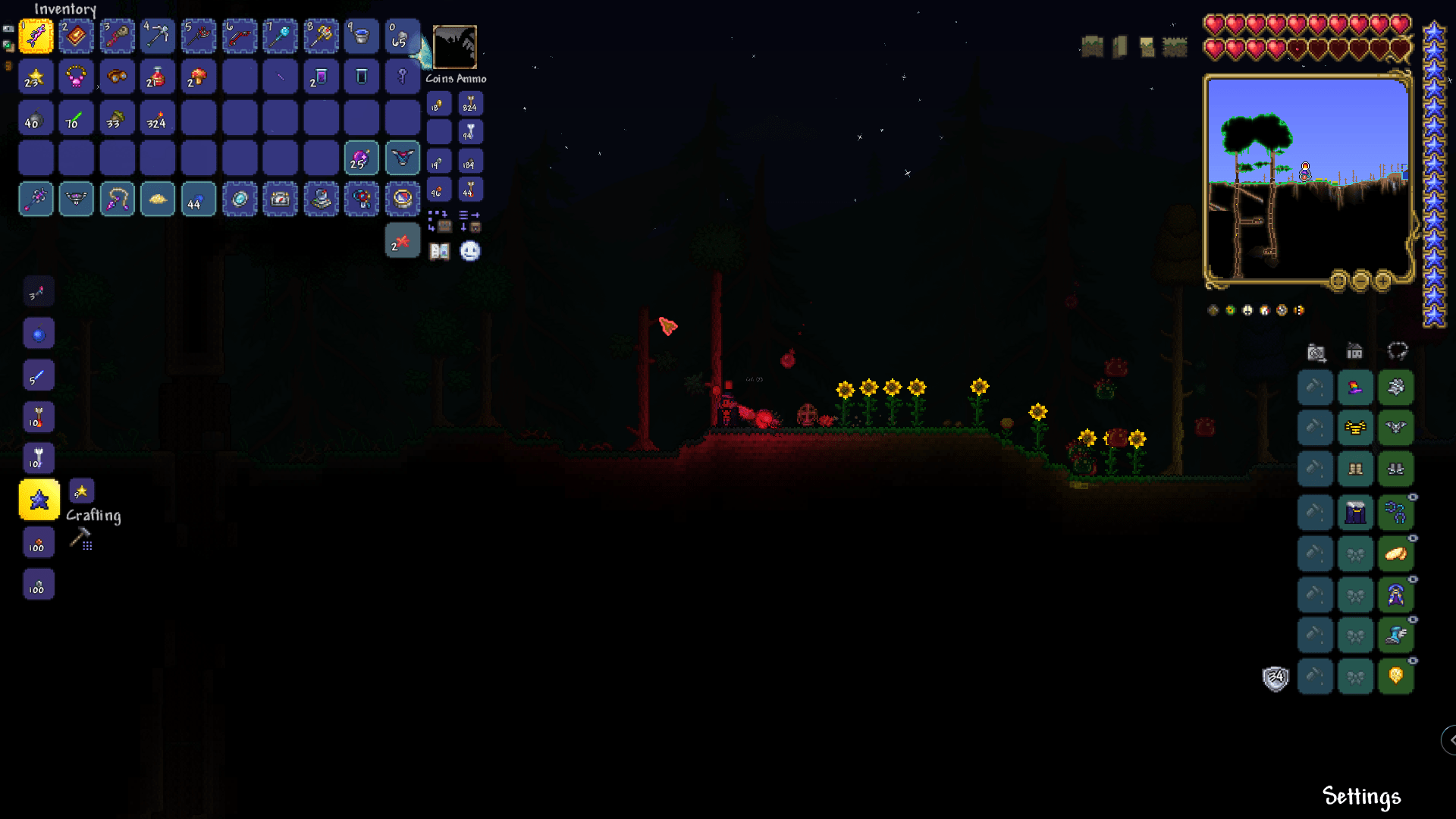Select the bucket in hotbar slot 9
The image size is (1456, 819).
click(x=362, y=36)
